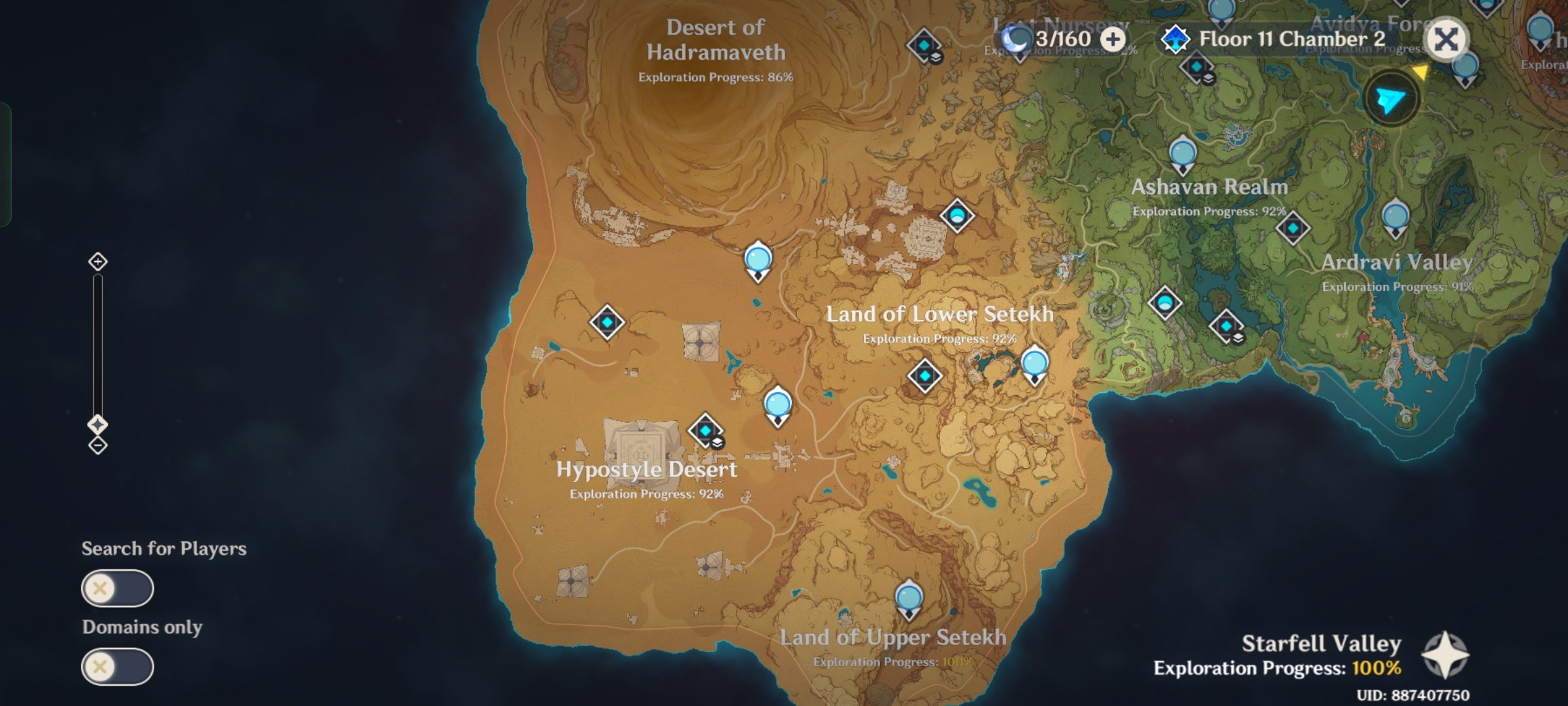This screenshot has height=706, width=1568.
Task: Enable the Domains only filter
Action: point(118,666)
